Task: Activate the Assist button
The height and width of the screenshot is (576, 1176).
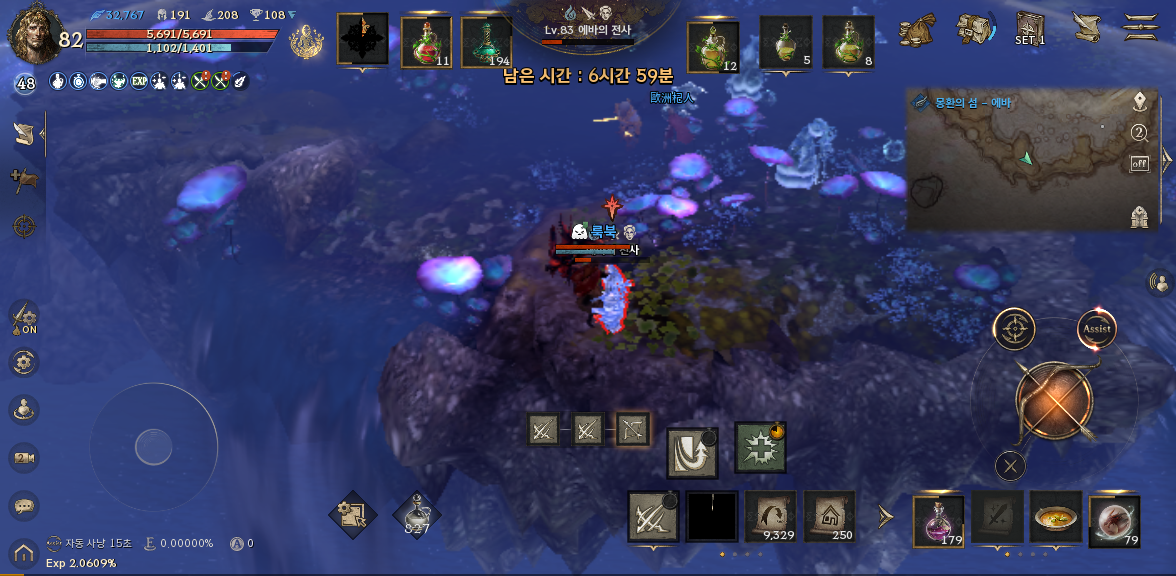Action: 1096,329
